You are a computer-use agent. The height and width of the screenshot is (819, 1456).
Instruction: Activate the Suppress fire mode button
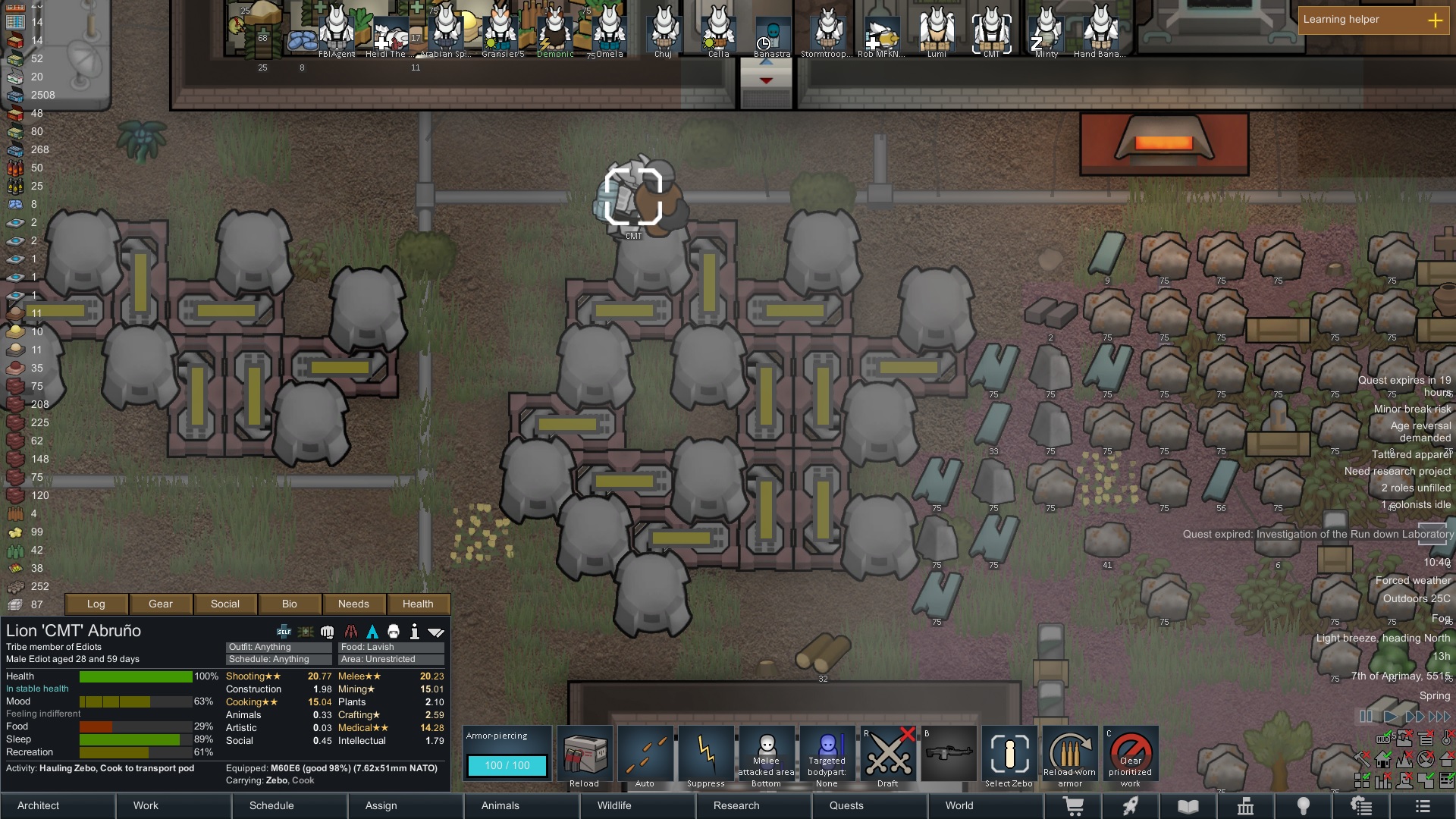(706, 757)
